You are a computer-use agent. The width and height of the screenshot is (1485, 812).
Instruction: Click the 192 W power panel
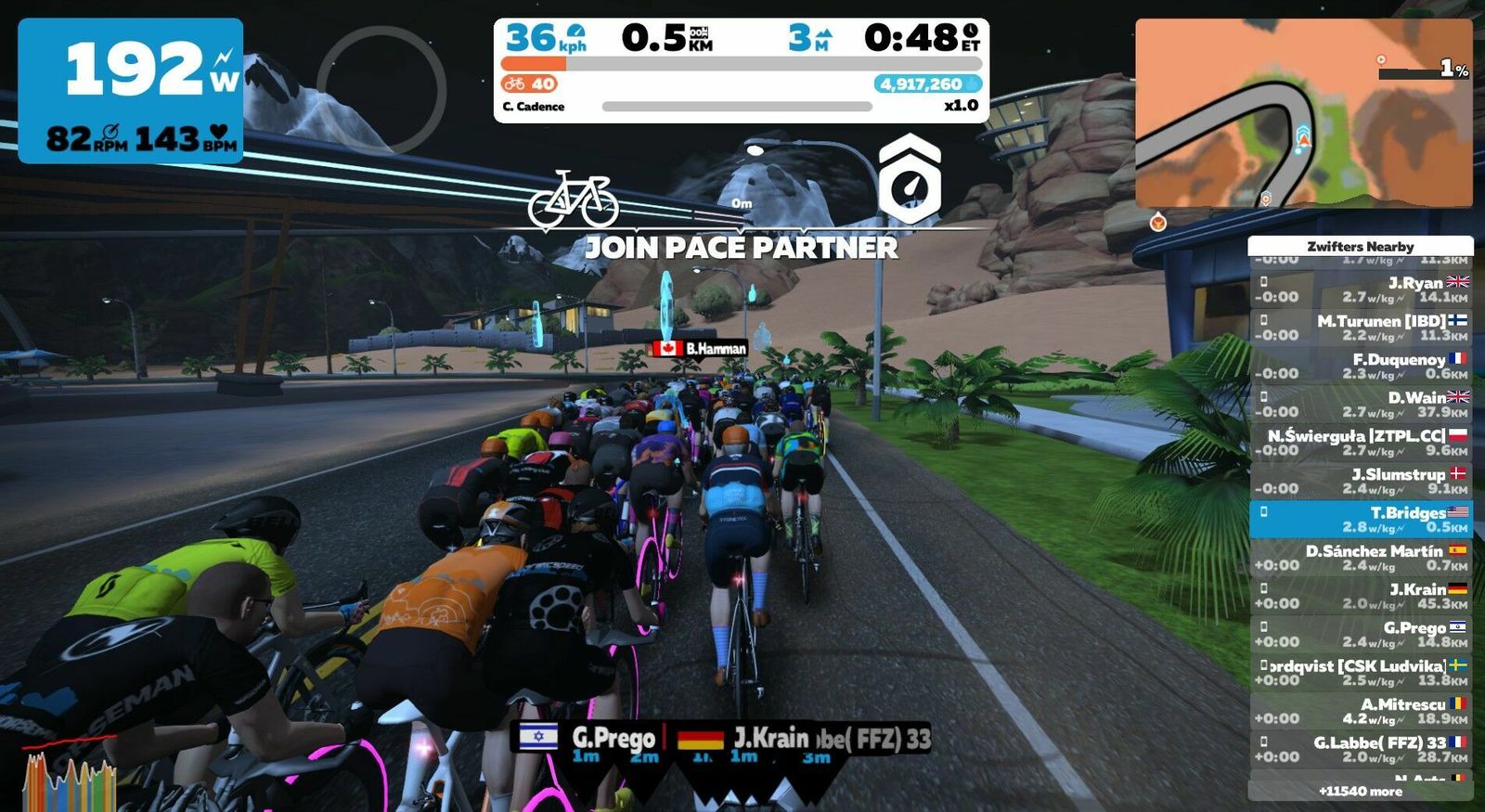point(131,91)
